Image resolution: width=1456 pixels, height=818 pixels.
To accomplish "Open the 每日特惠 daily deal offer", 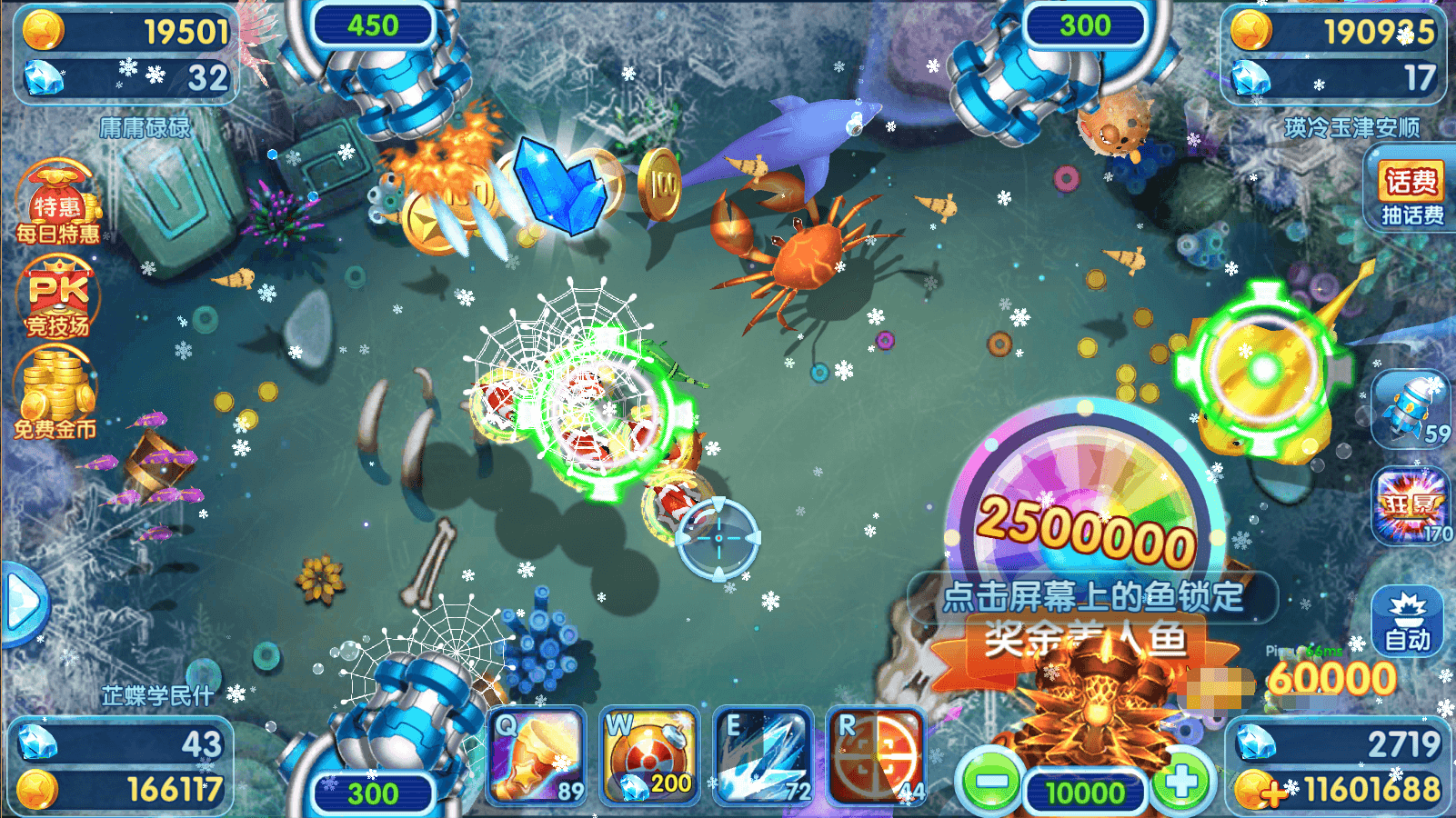I will (x=57, y=204).
